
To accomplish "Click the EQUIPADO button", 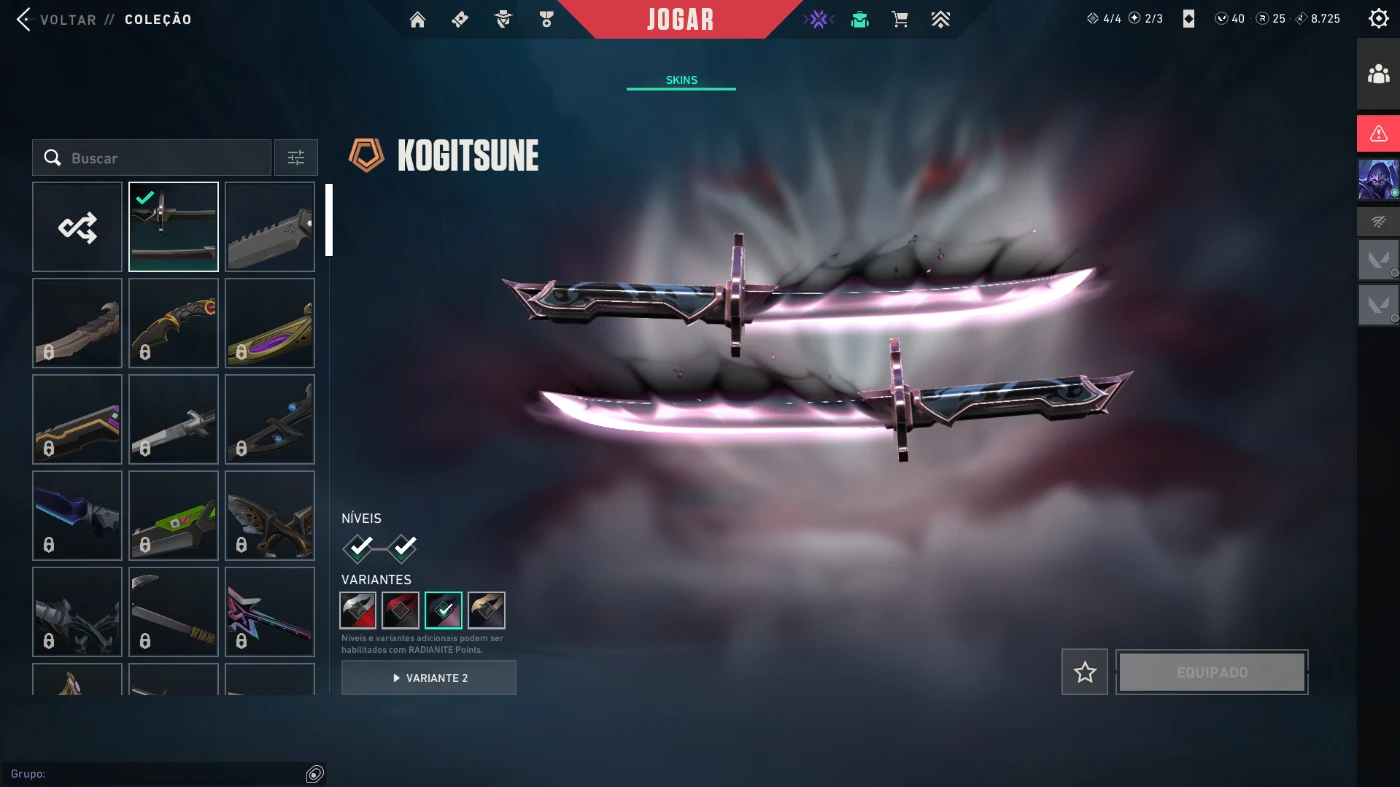I will (x=1212, y=672).
